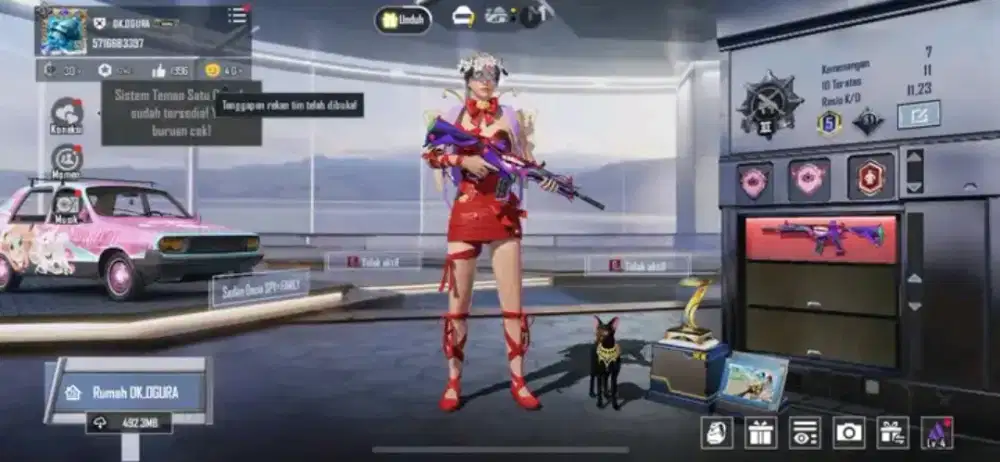Take a screenshot with the camera icon
This screenshot has width=1000, height=462.
point(849,432)
